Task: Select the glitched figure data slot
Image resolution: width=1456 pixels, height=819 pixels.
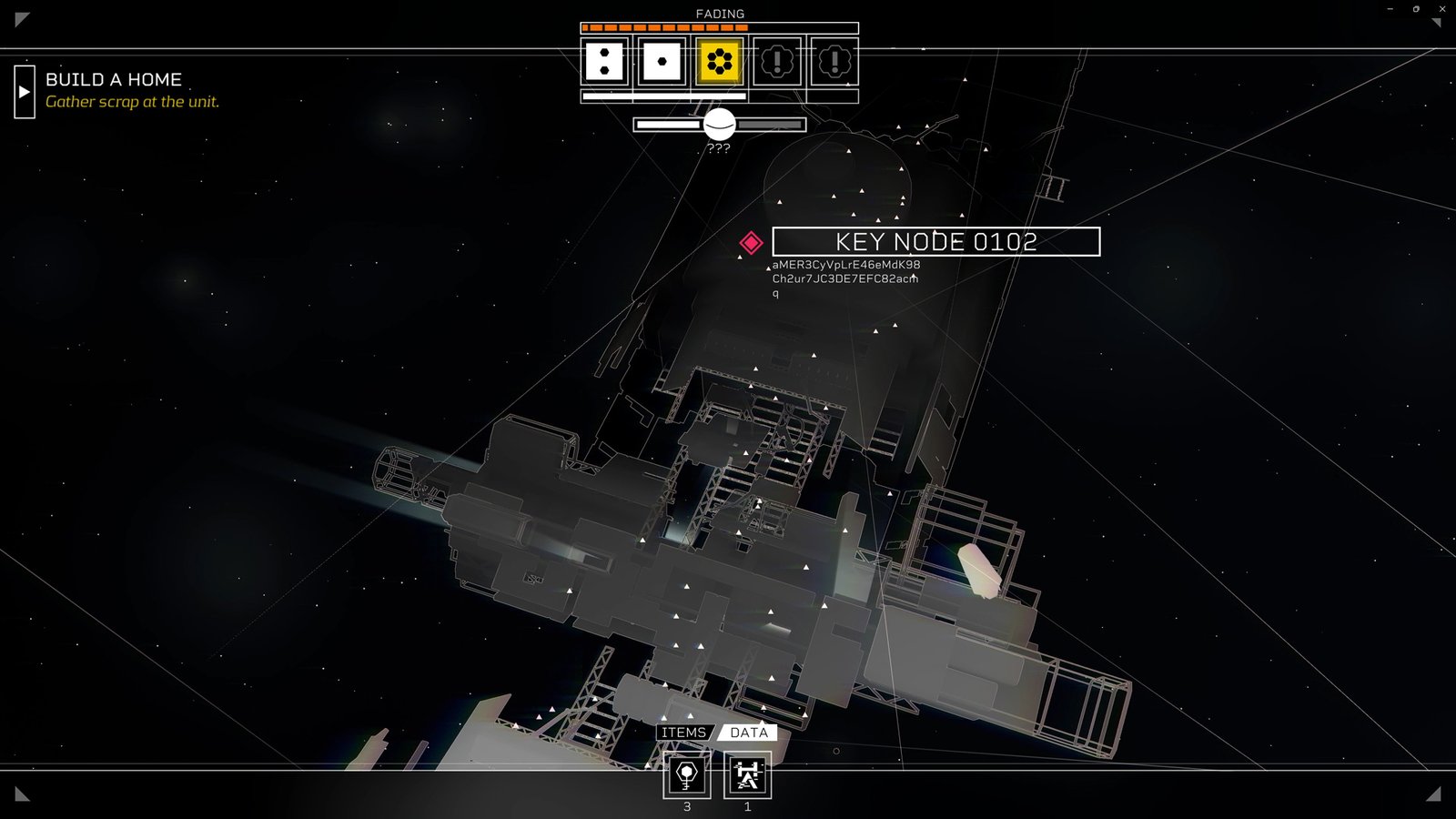Action: coord(747,775)
